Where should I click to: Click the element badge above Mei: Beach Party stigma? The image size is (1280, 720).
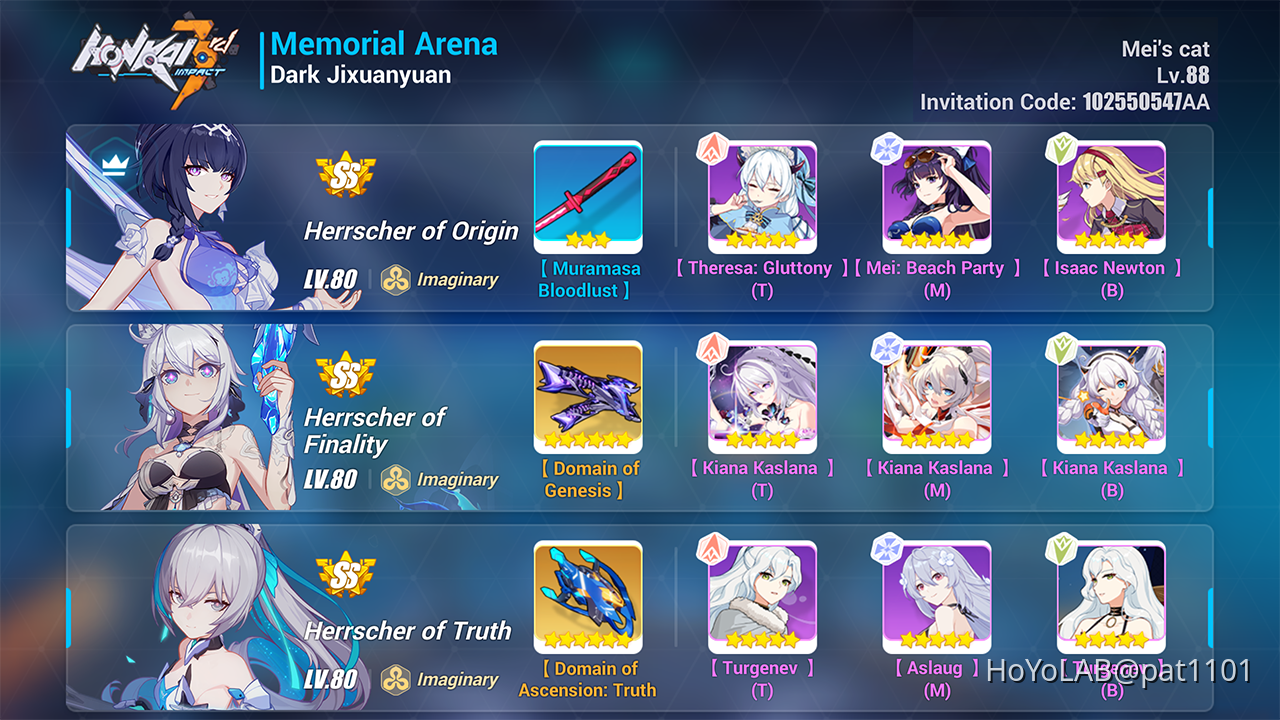click(x=888, y=148)
